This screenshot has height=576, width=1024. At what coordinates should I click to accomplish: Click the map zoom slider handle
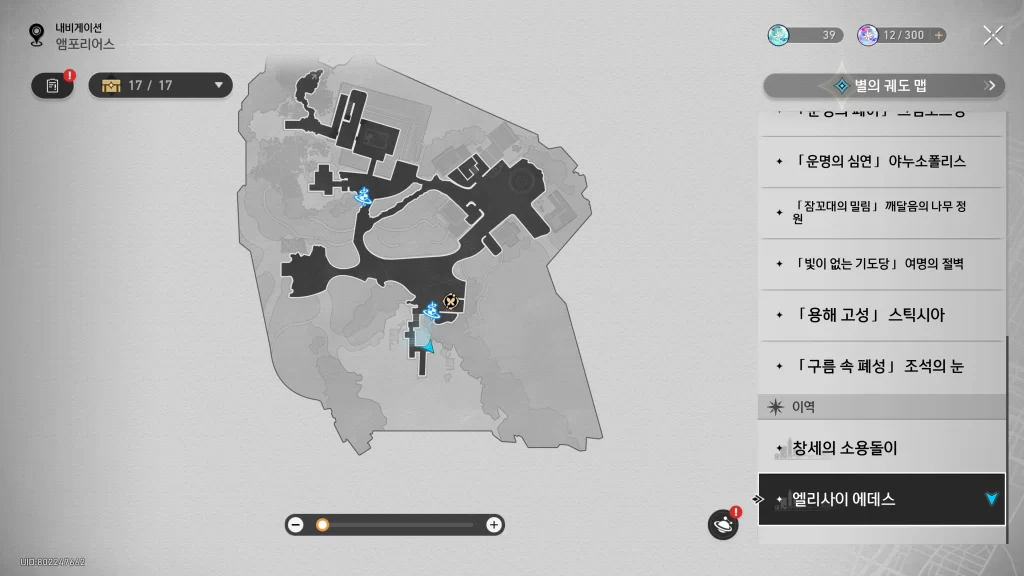[x=322, y=524]
